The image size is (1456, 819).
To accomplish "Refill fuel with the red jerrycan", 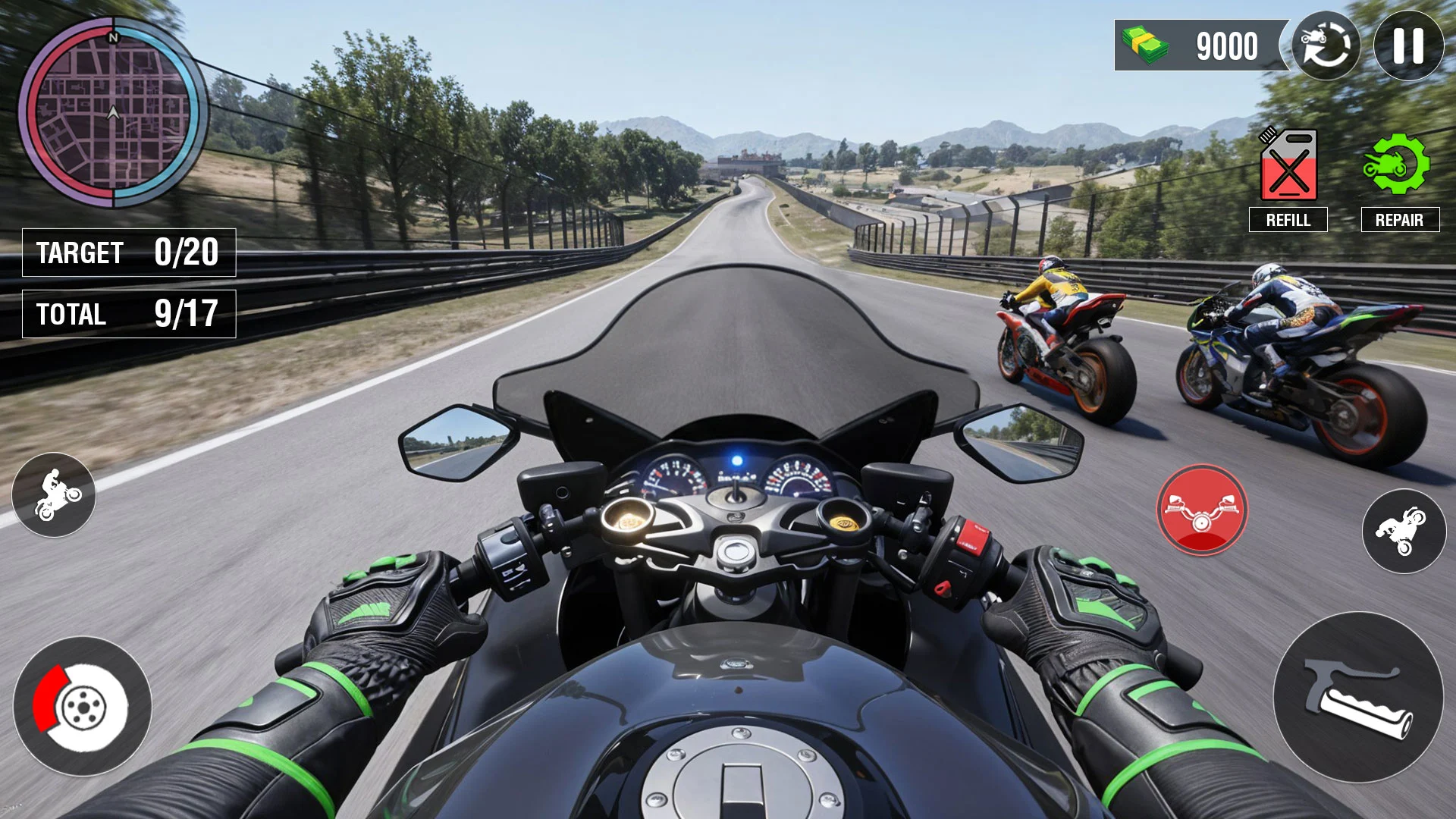I will point(1288,165).
